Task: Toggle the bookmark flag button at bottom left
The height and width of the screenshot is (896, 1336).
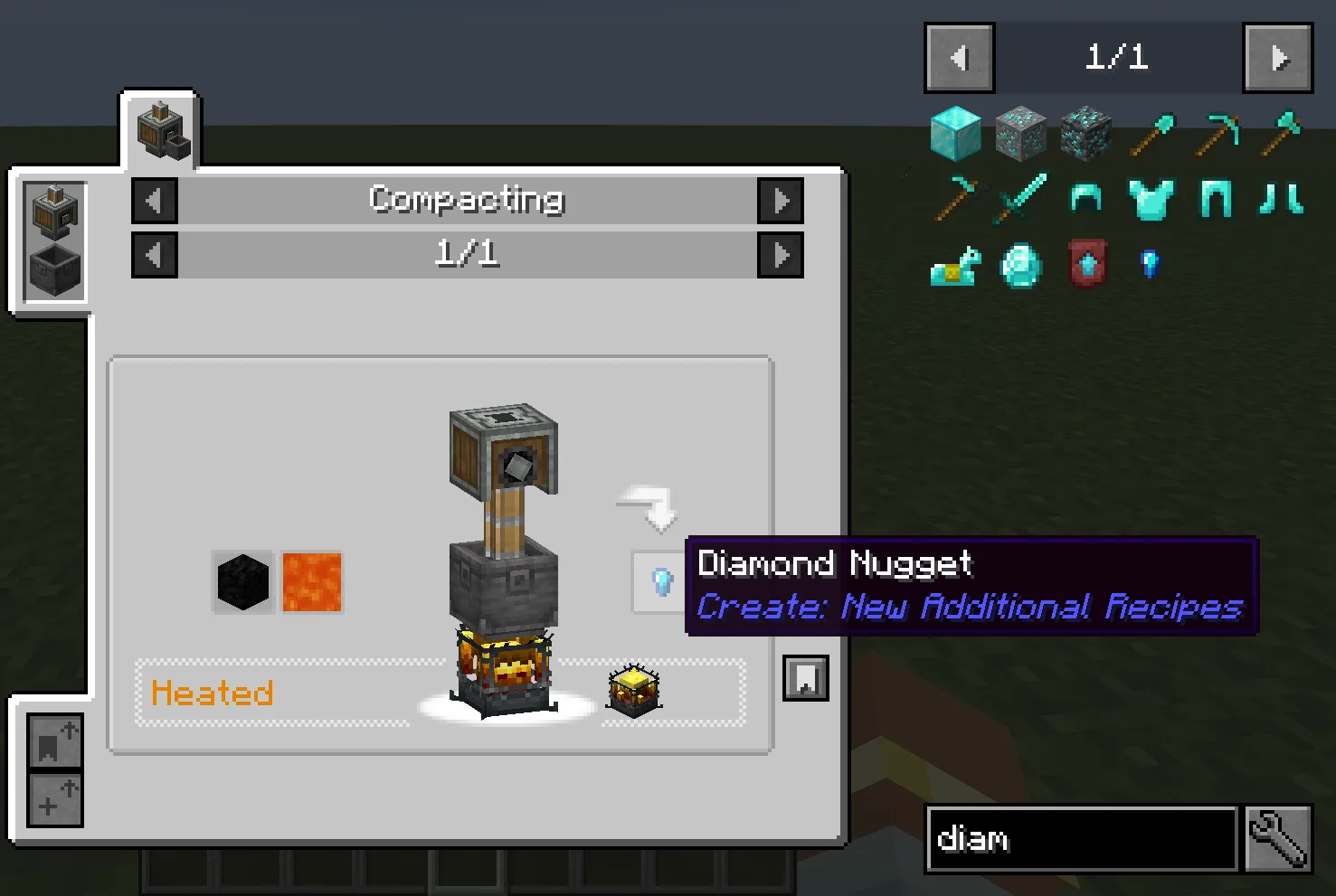Action: pos(54,742)
